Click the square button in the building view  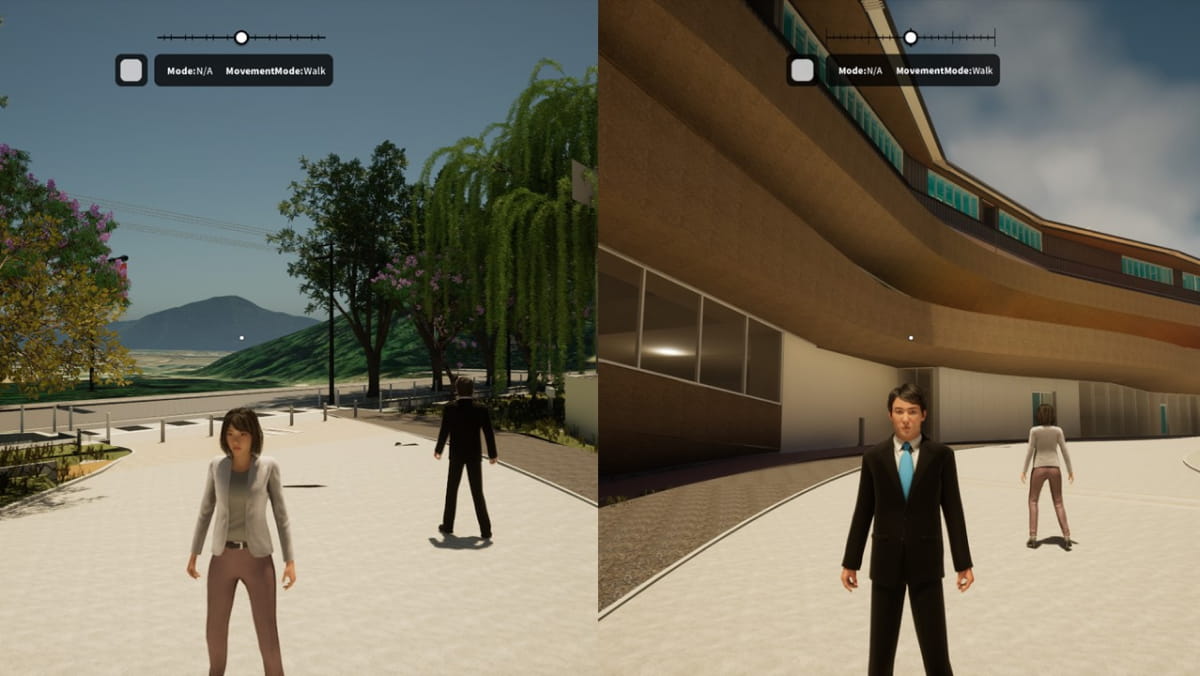[802, 70]
